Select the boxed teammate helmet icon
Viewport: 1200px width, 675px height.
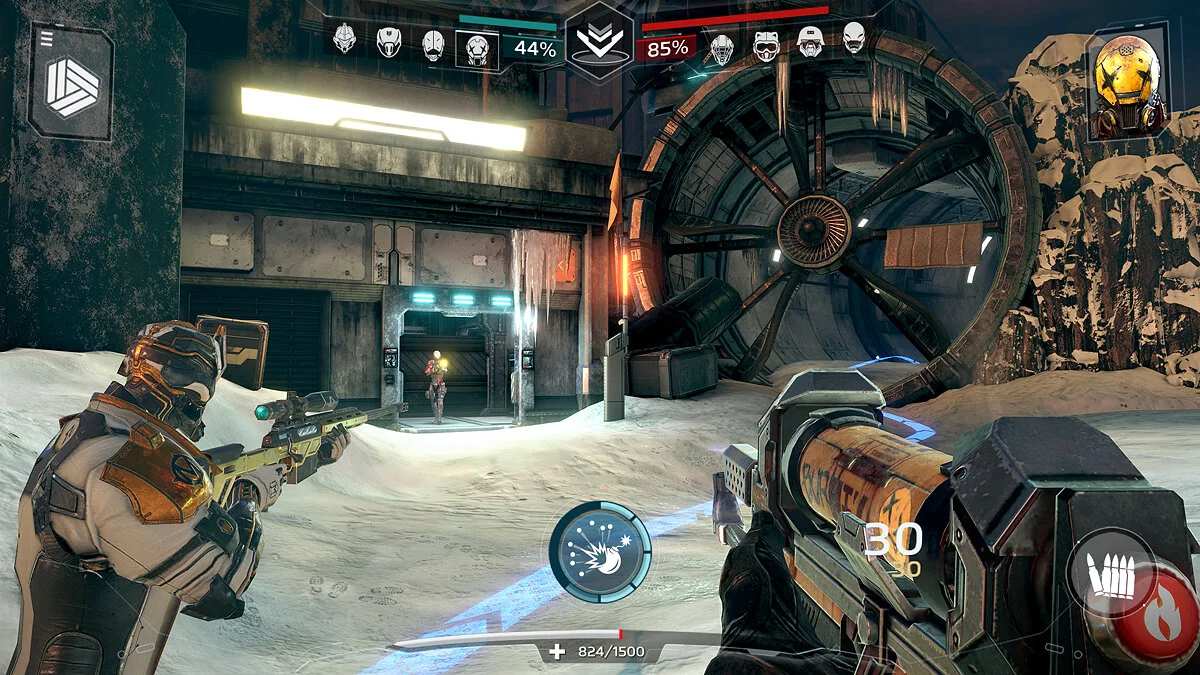(477, 47)
